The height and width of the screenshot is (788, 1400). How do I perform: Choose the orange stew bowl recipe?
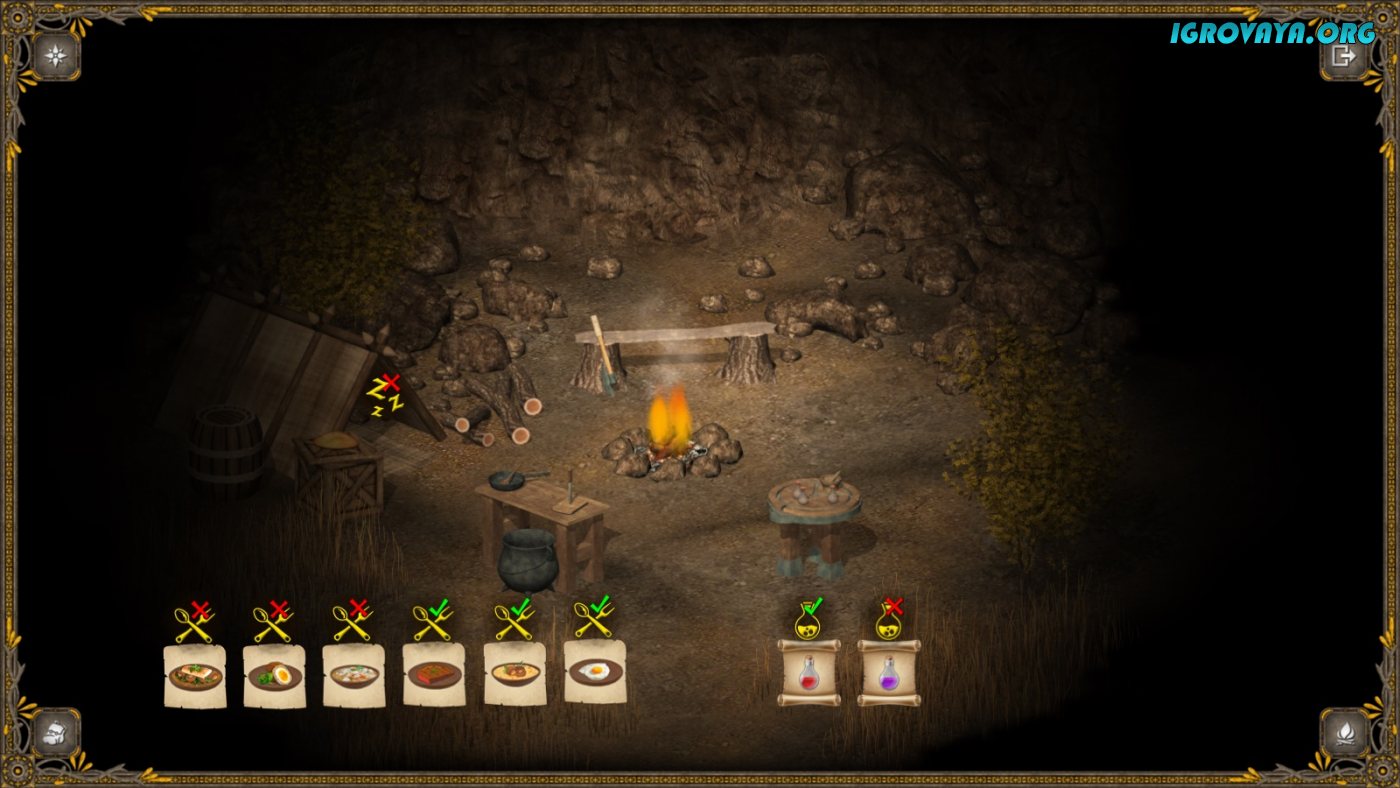(x=515, y=674)
